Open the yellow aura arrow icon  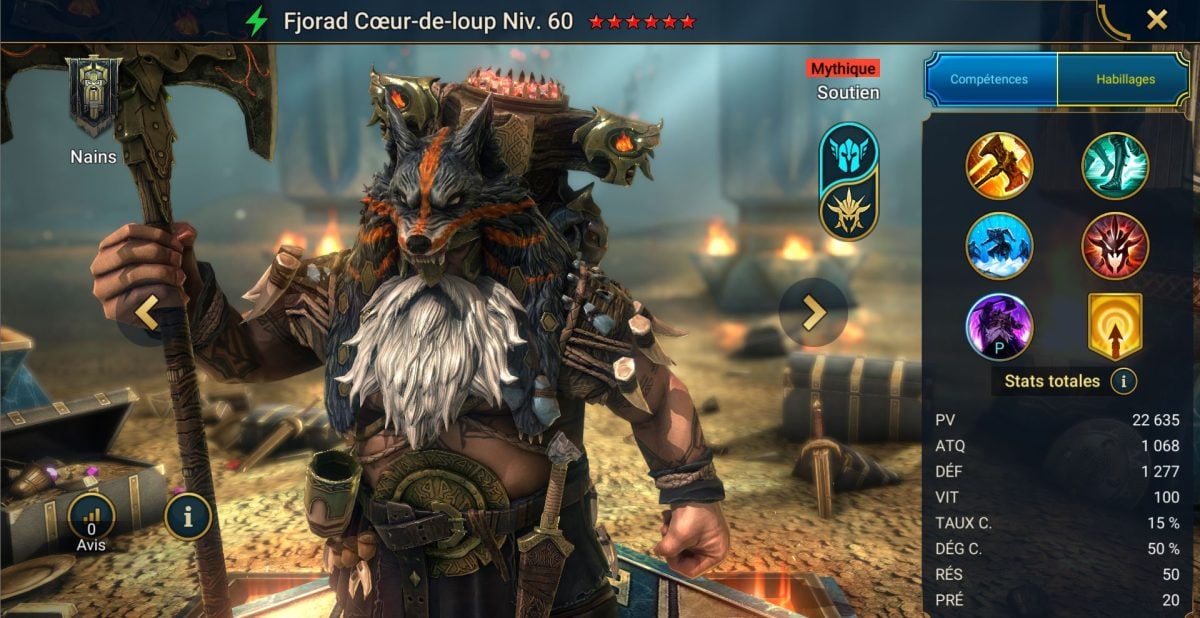tap(1115, 327)
